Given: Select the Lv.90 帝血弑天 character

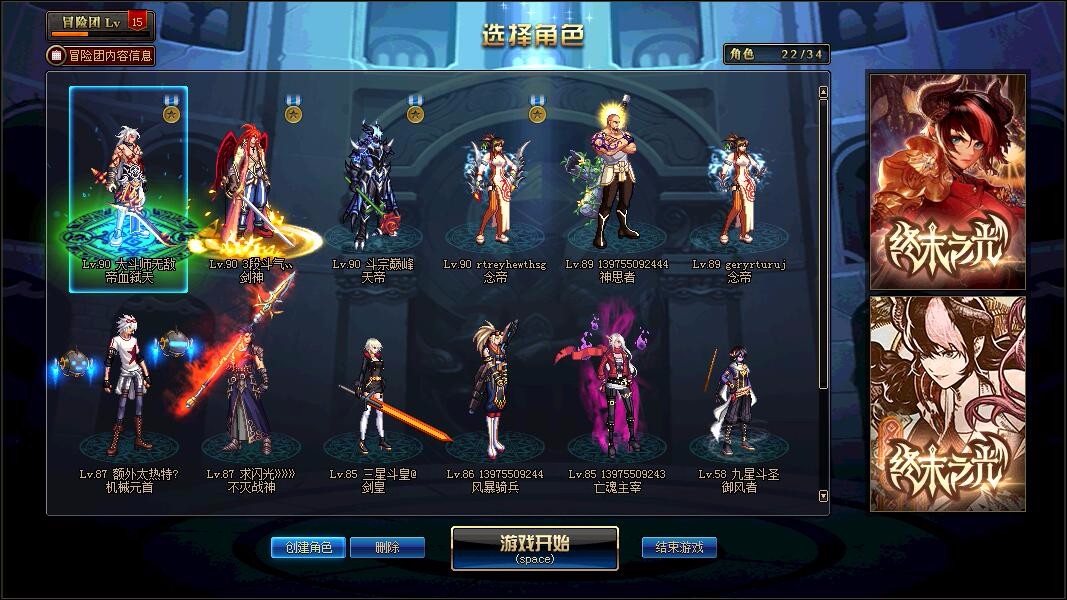Looking at the screenshot, I should pyautogui.click(x=128, y=190).
